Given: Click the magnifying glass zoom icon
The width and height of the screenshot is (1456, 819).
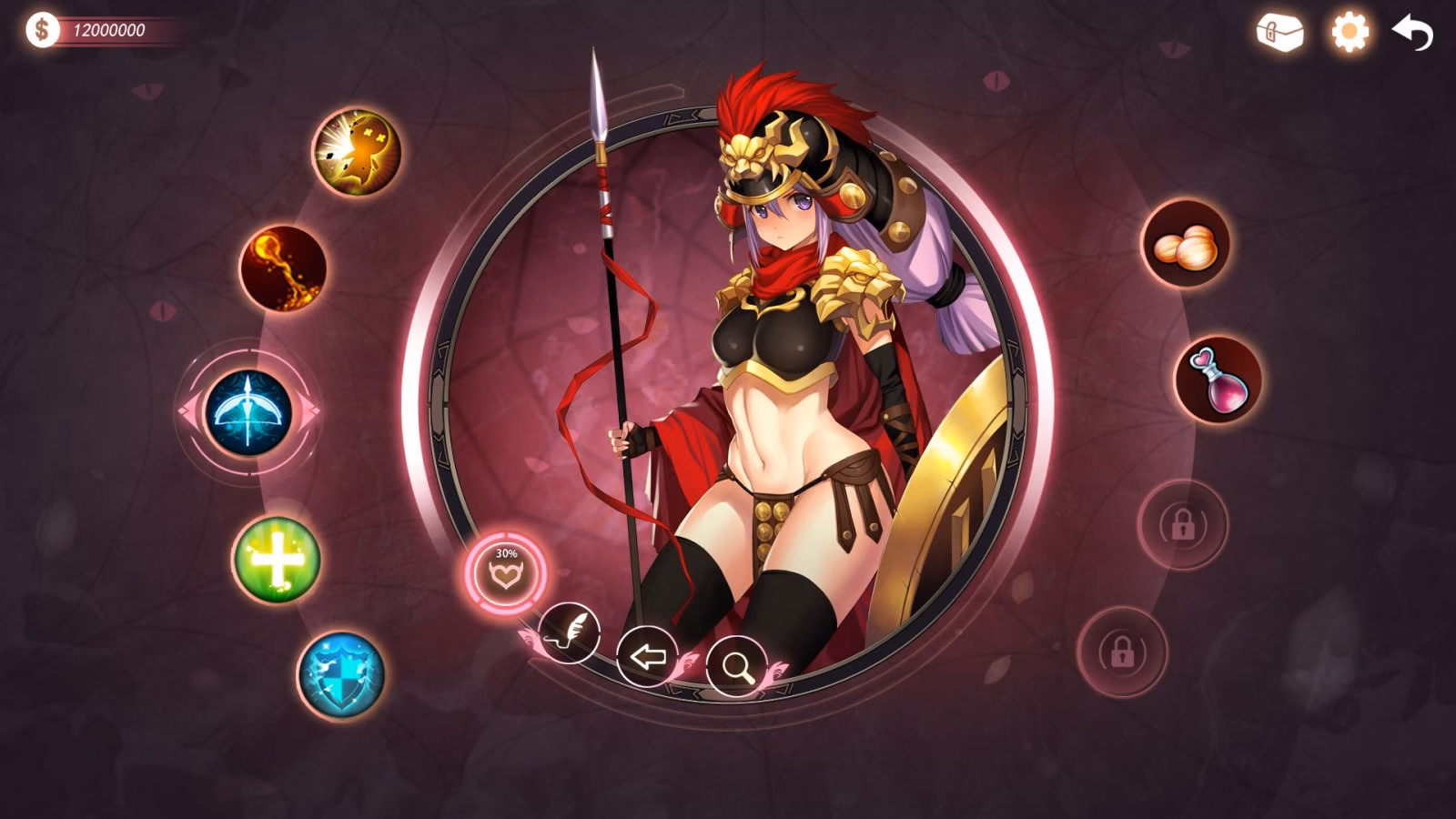Looking at the screenshot, I should coord(738,668).
